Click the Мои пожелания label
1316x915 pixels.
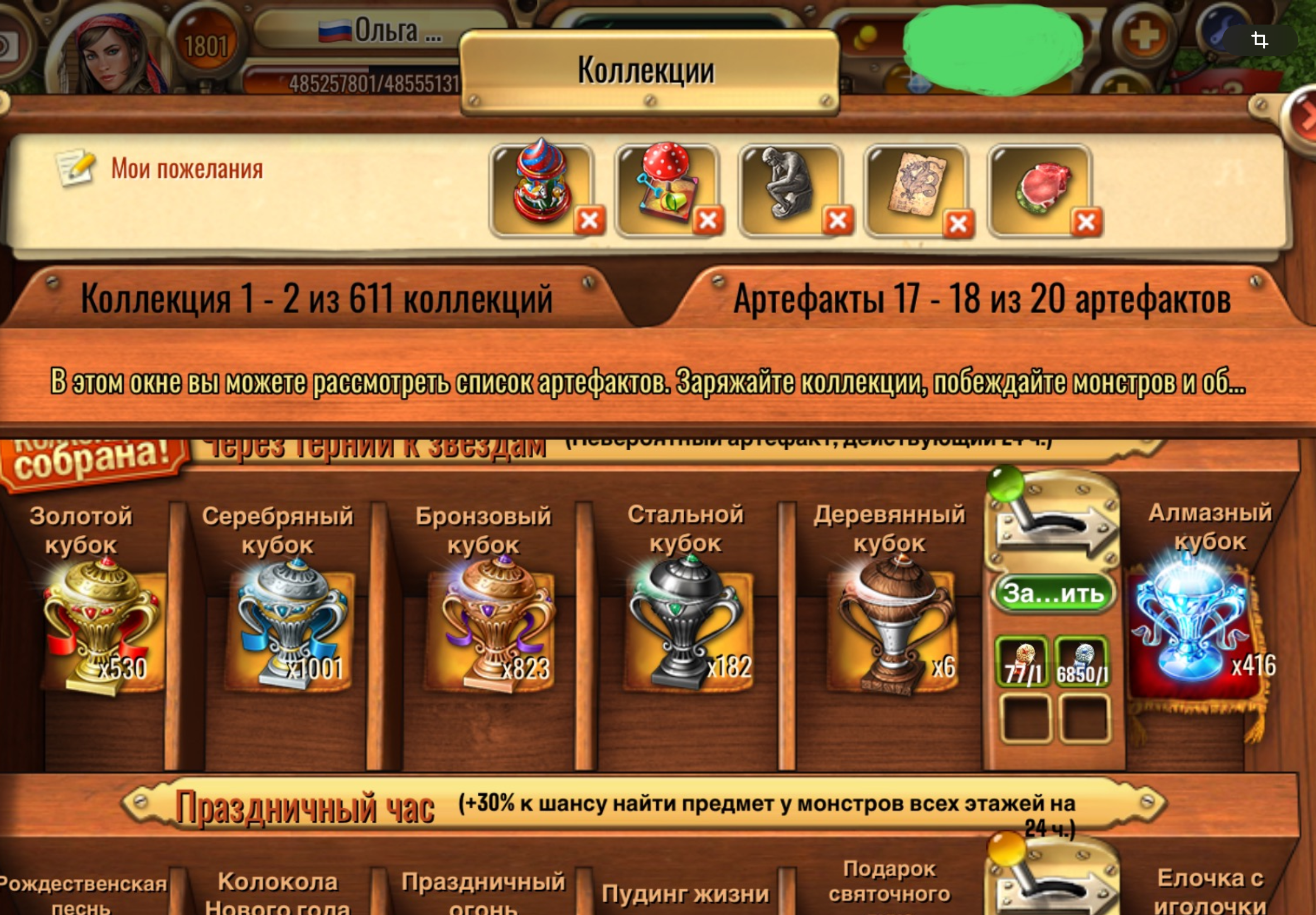point(187,169)
